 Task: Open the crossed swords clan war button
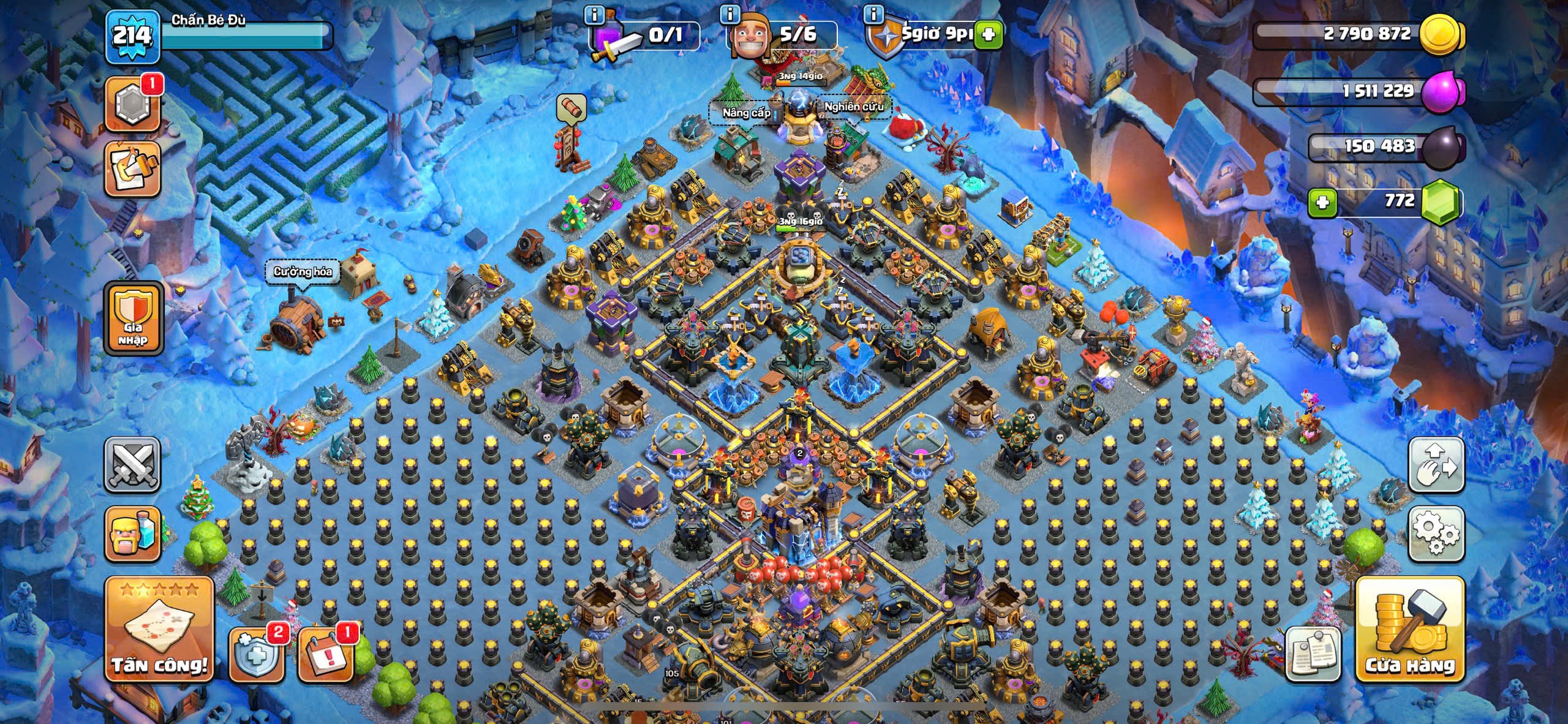132,466
